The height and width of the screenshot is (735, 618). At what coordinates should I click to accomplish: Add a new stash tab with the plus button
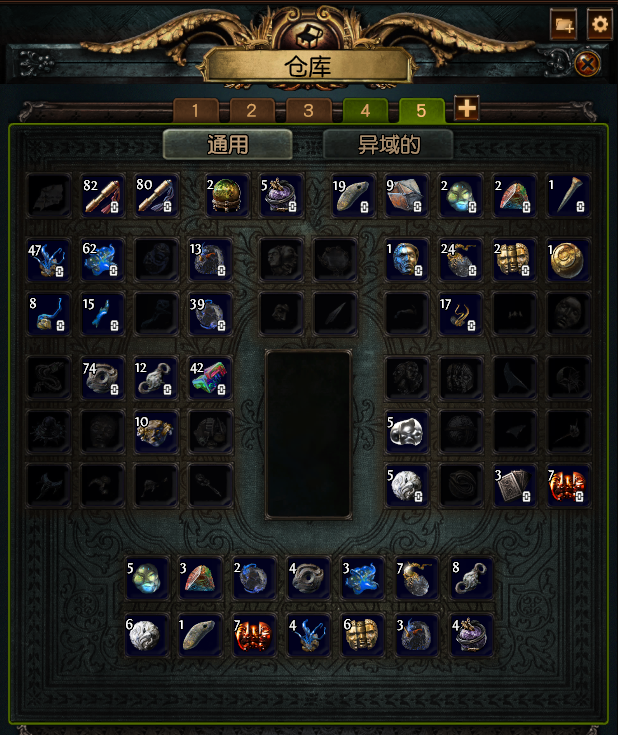click(466, 108)
